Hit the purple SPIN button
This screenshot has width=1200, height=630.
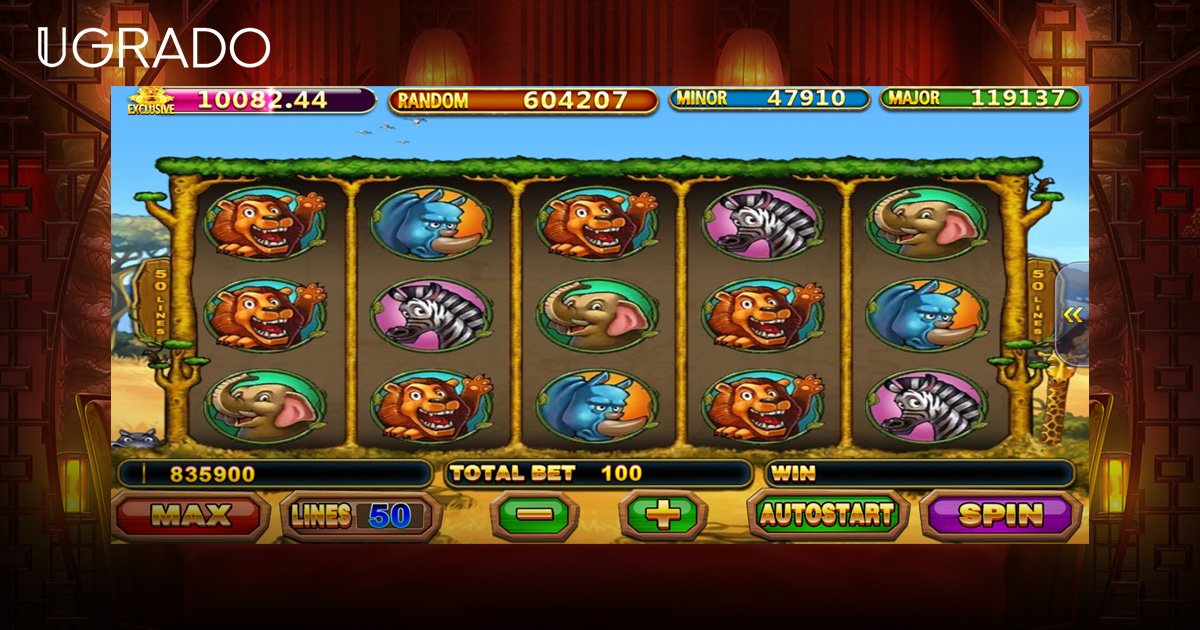click(1000, 515)
